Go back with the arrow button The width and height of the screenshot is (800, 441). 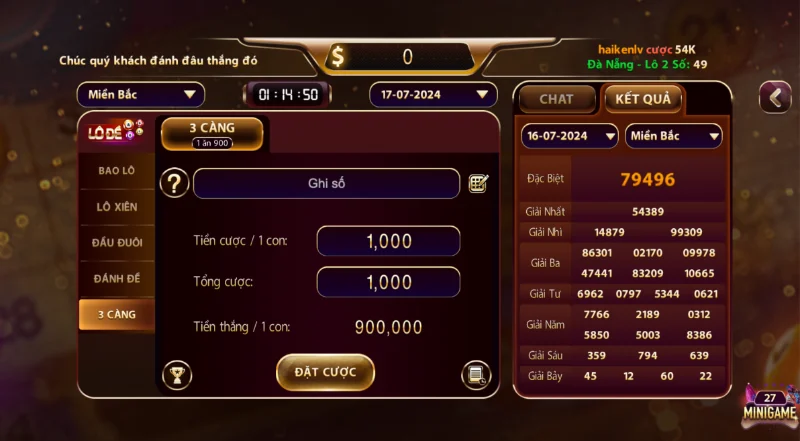[775, 97]
